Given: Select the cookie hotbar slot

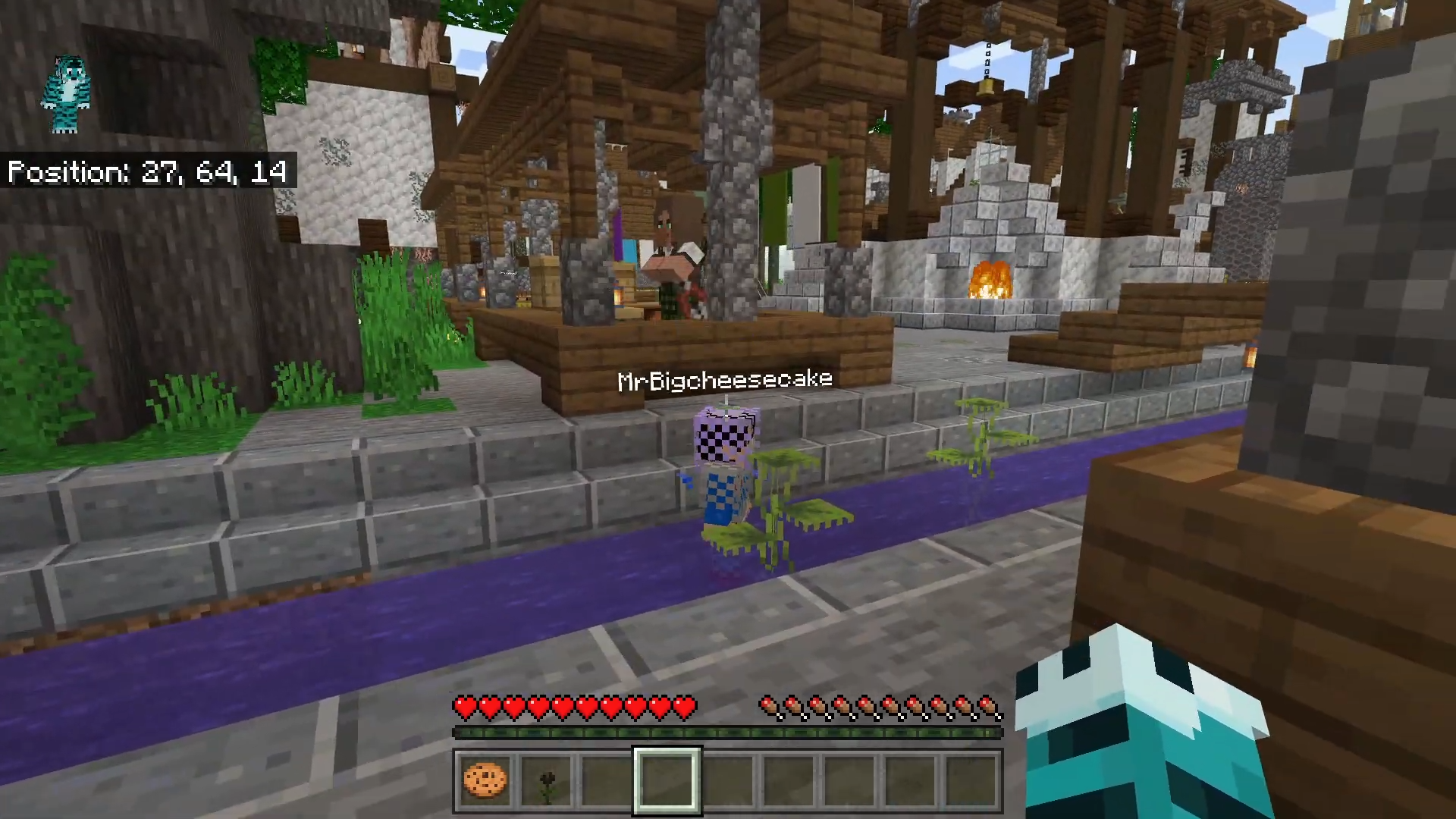Looking at the screenshot, I should [x=485, y=780].
